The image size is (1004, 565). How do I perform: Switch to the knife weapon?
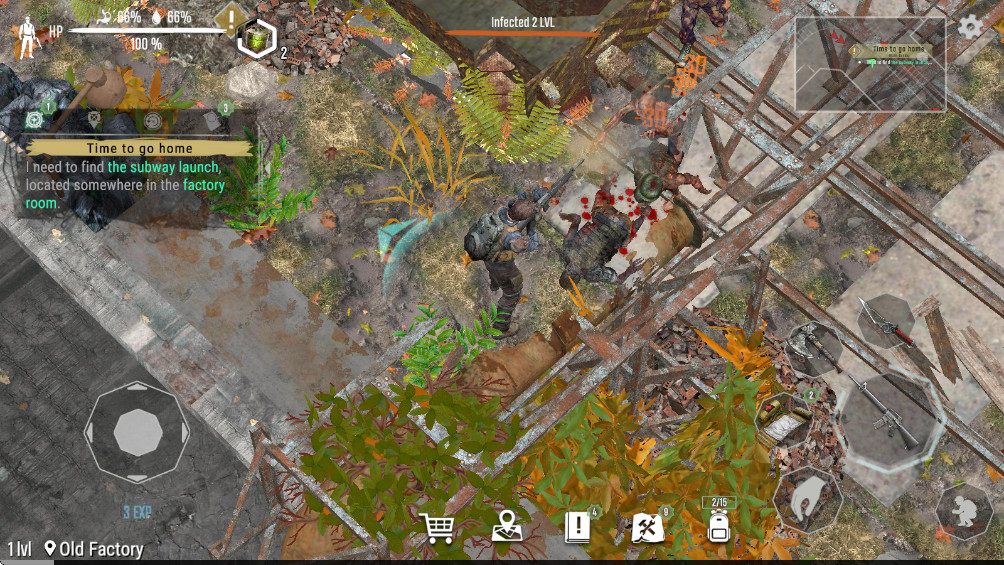[887, 320]
